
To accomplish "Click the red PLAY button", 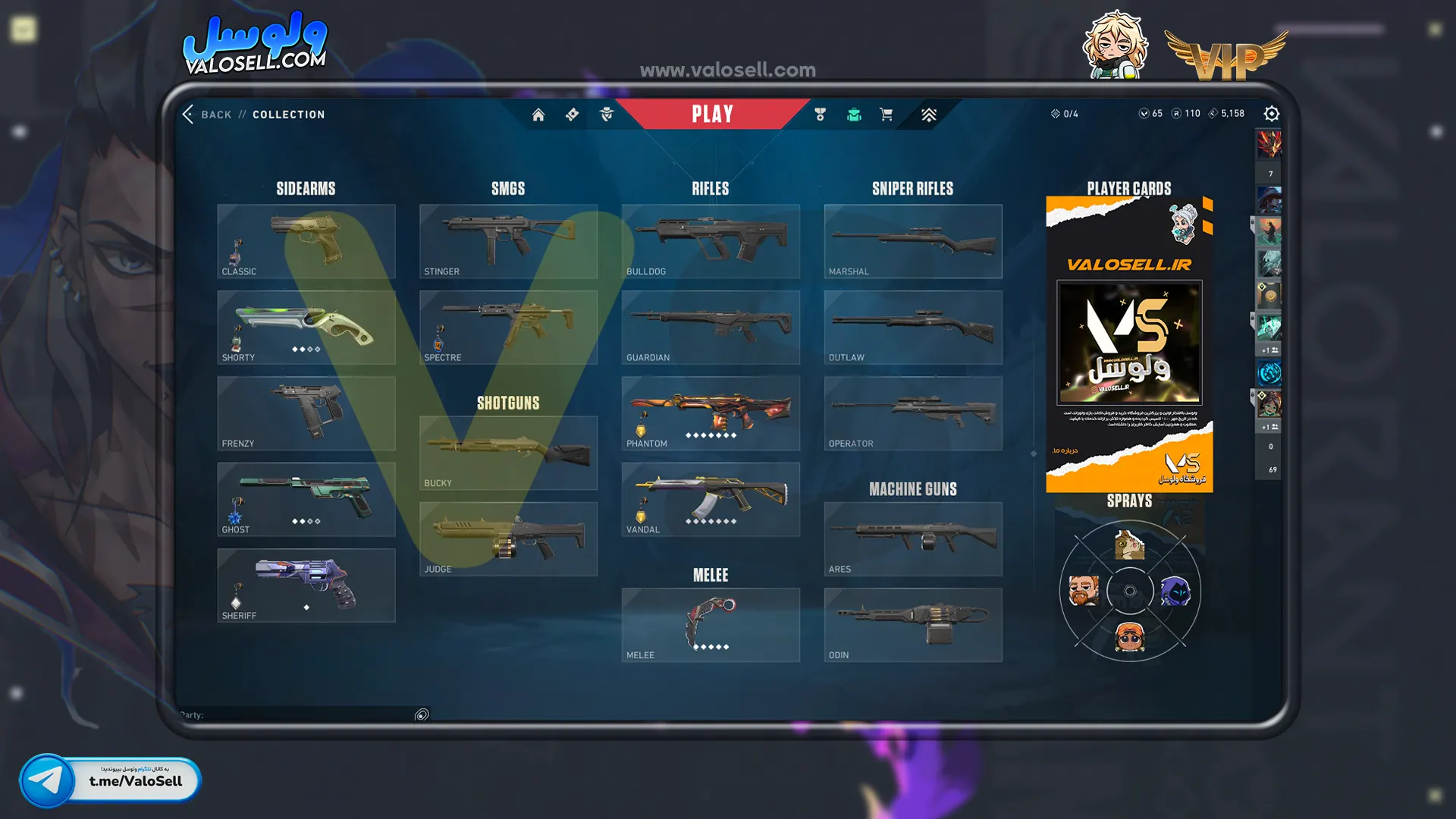I will pyautogui.click(x=712, y=114).
